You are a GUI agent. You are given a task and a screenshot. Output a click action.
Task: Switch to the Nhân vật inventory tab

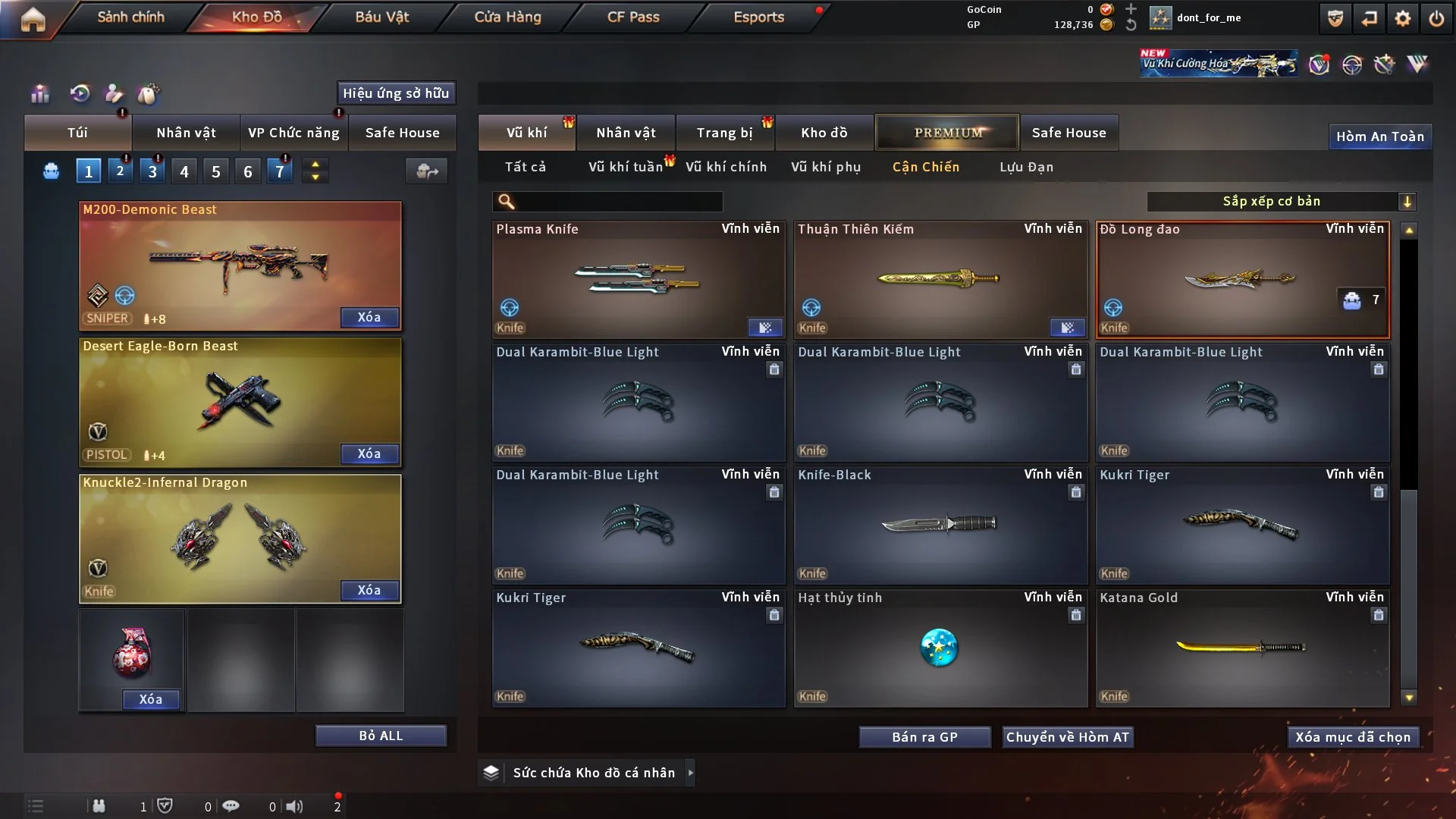(x=626, y=133)
